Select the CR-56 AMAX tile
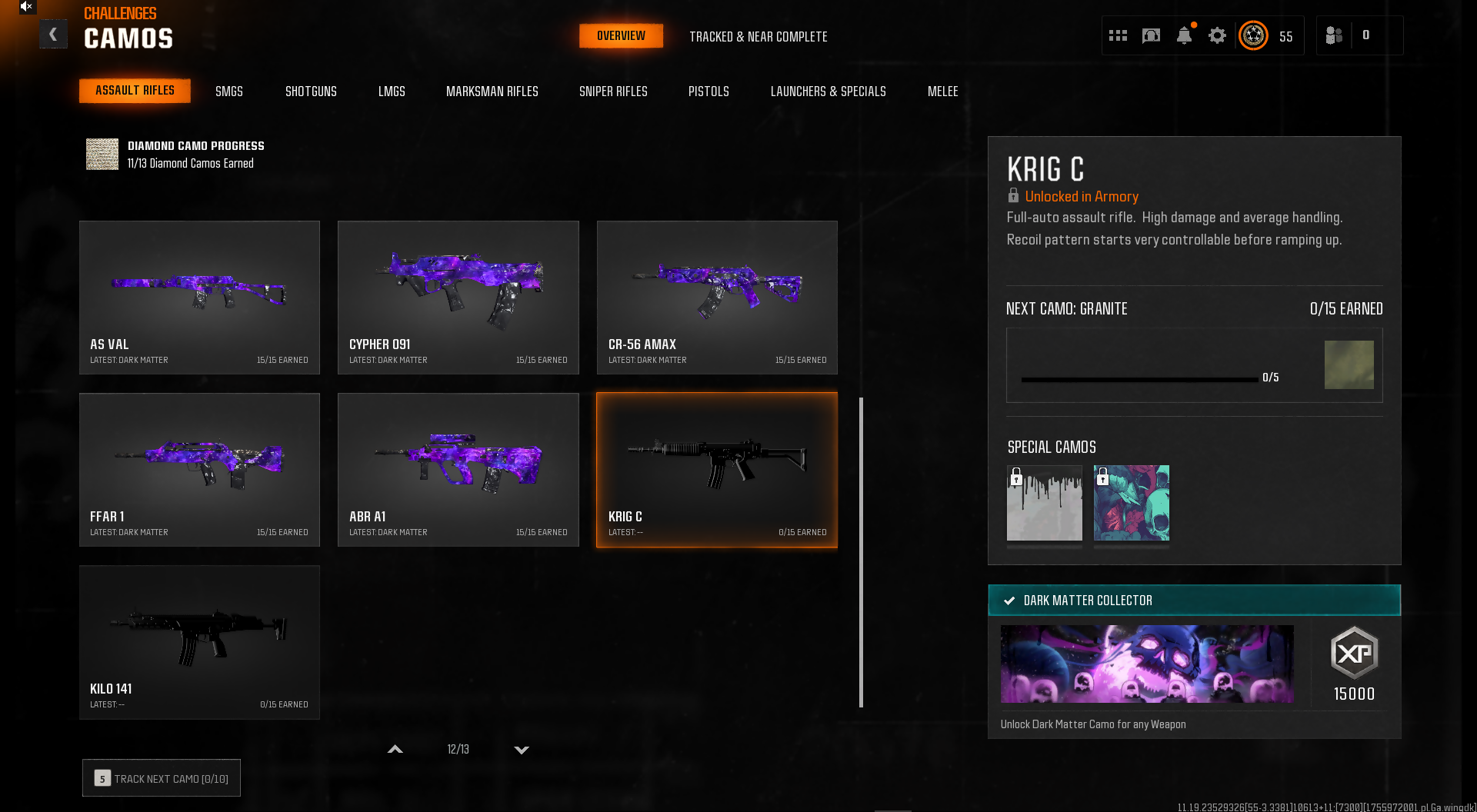This screenshot has height=812, width=1477. [717, 298]
